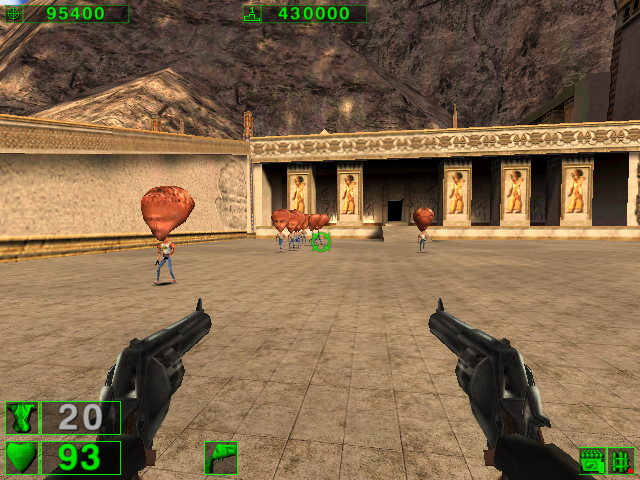Click the score crosshair icon
The width and height of the screenshot is (640, 480).
coord(14,14)
